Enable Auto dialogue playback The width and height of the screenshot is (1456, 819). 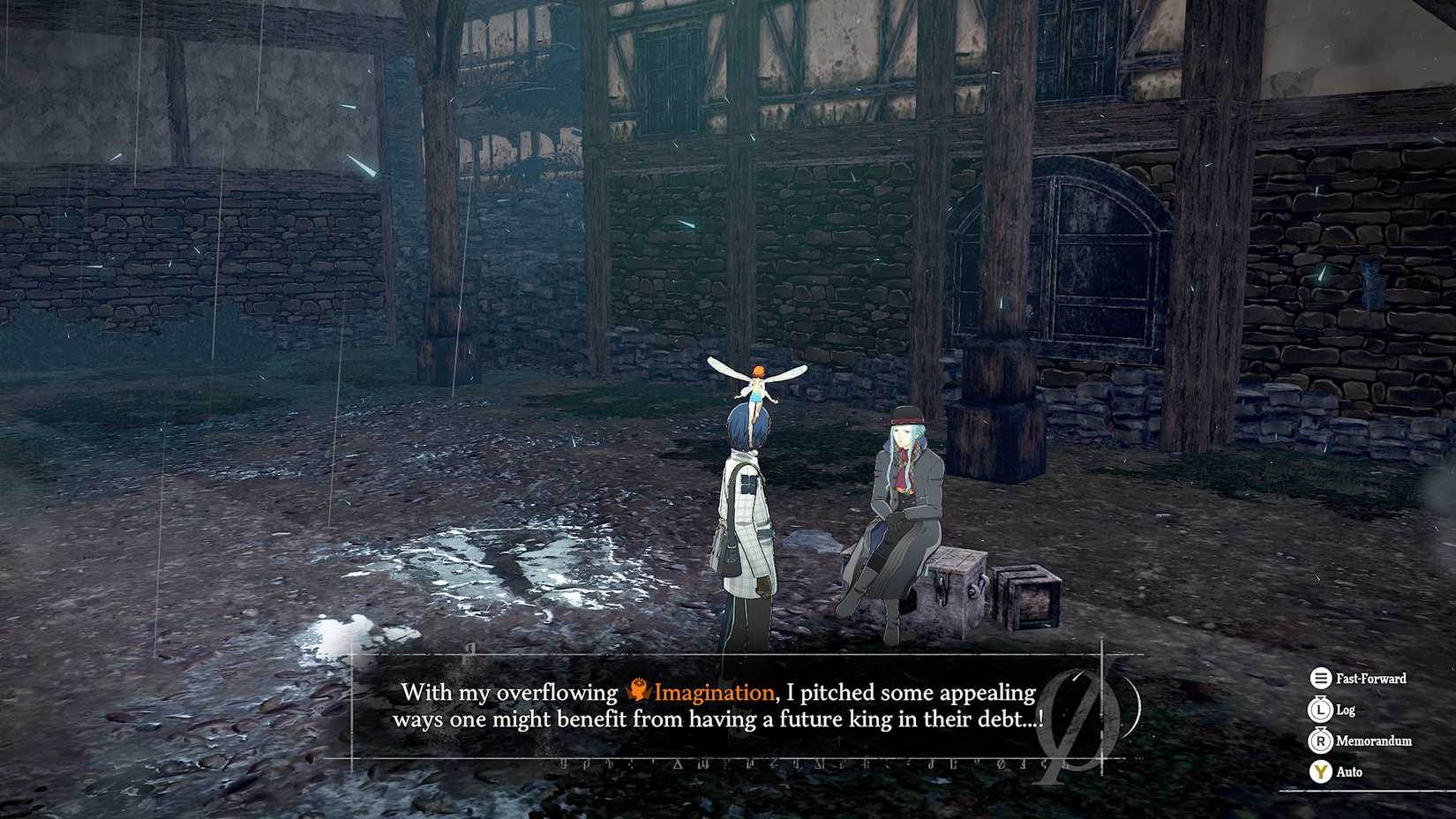pos(1322,771)
